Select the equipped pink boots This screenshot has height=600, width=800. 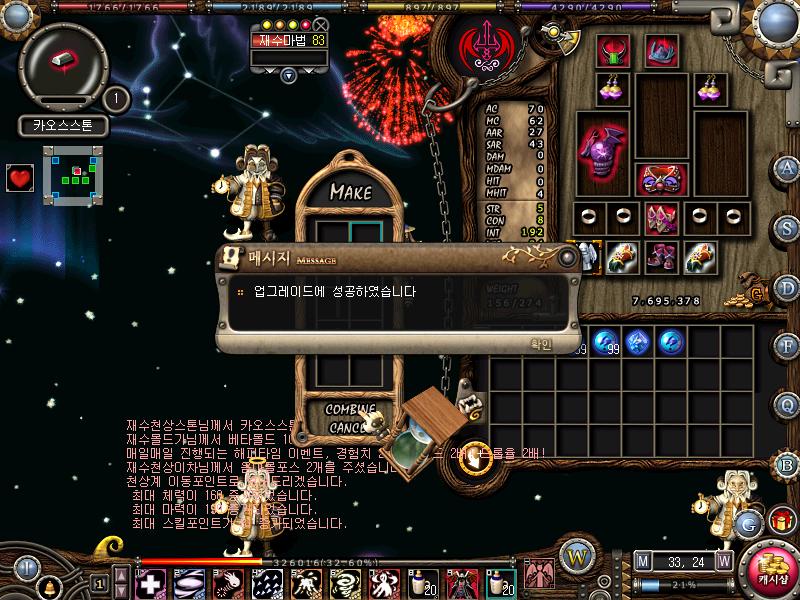[661, 258]
